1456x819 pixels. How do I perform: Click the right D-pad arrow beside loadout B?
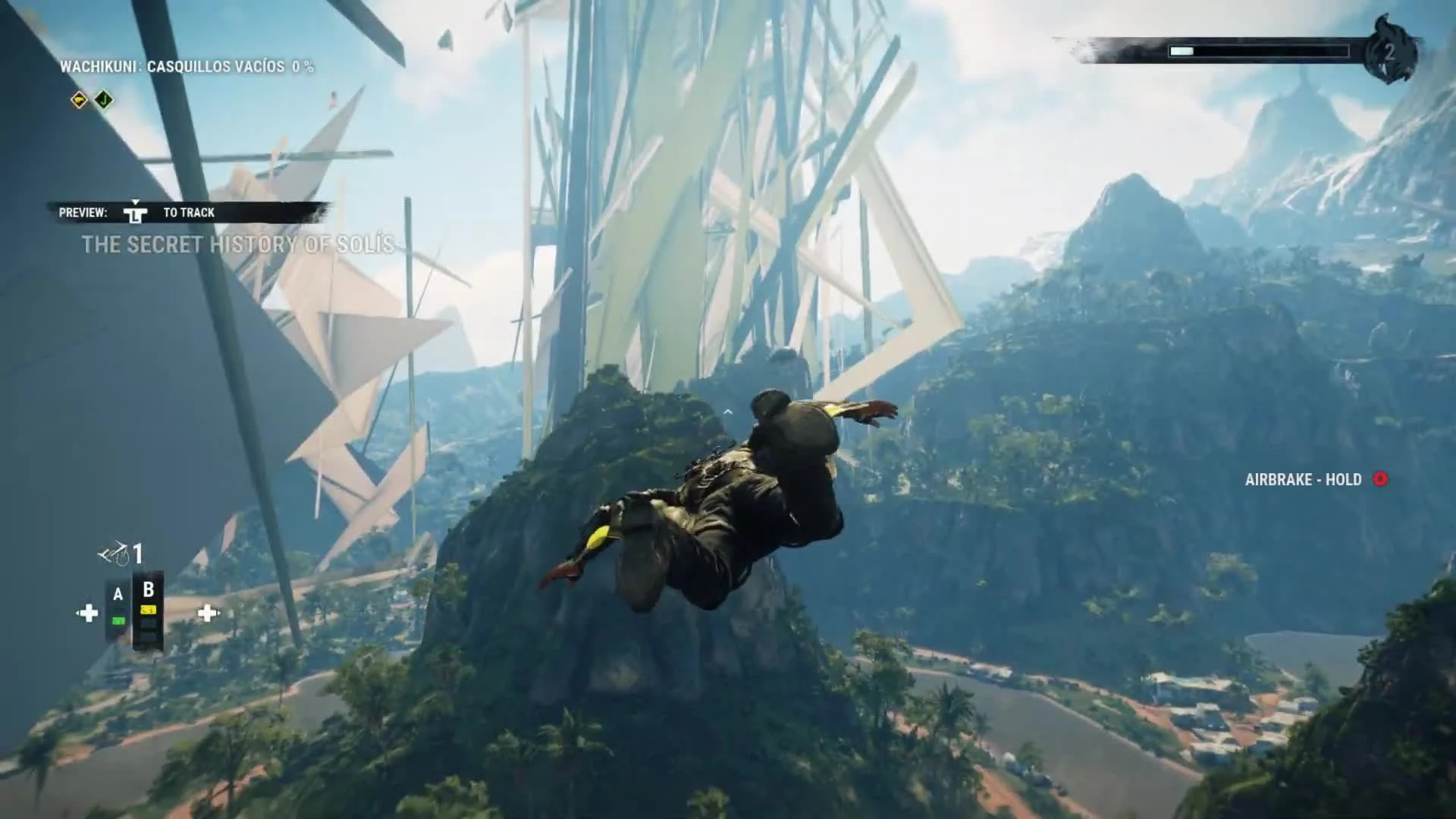(x=208, y=612)
